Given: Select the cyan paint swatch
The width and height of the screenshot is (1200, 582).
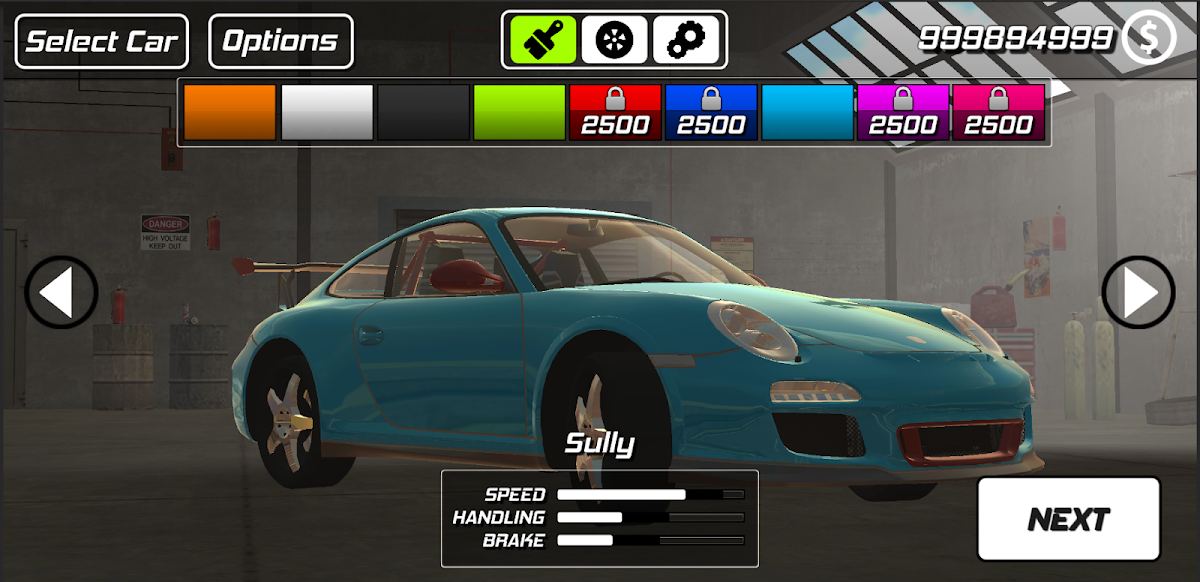Looking at the screenshot, I should coord(807,112).
